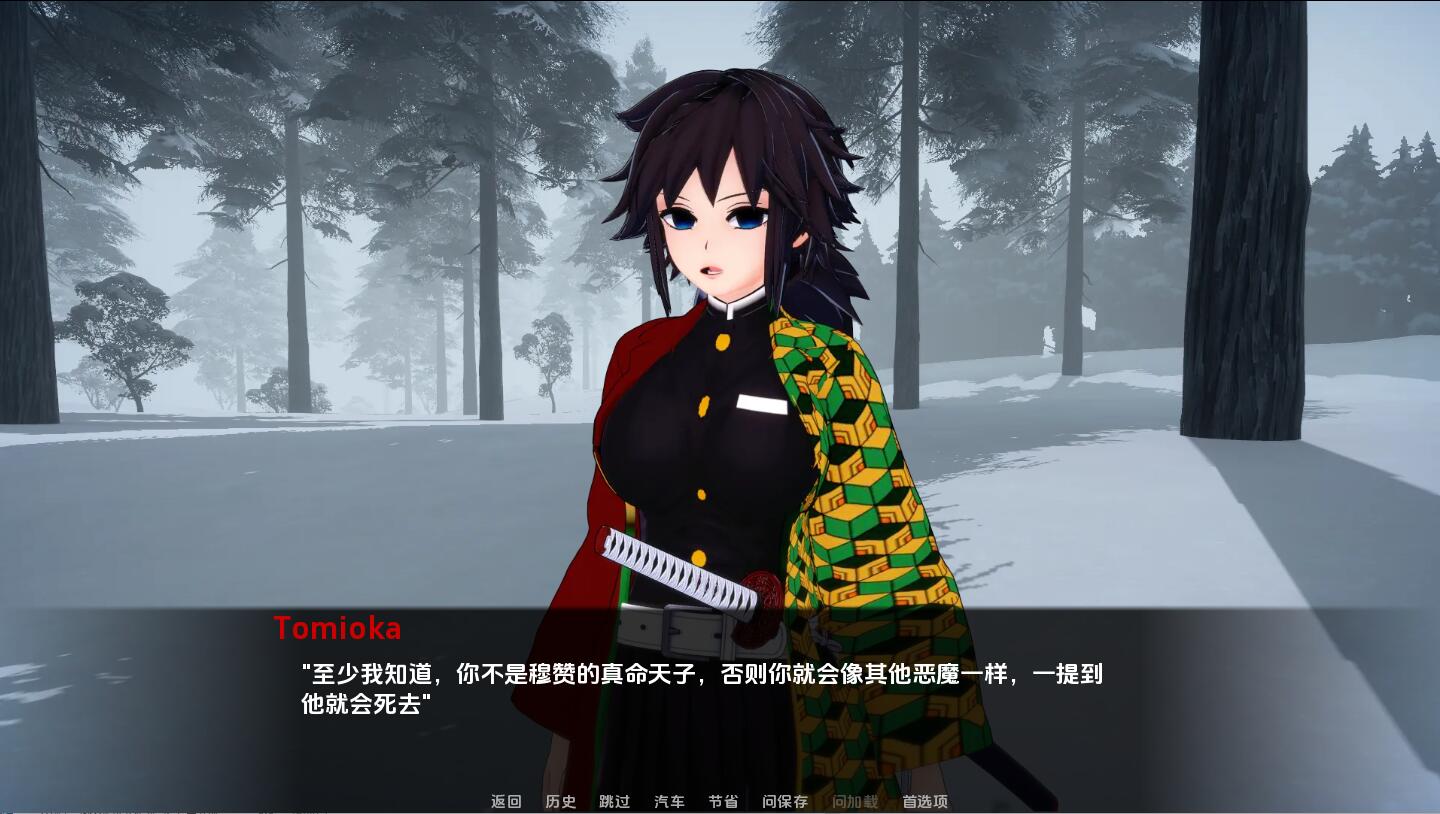Image resolution: width=1440 pixels, height=814 pixels.
Task: Quick save using 问保存
Action: pyautogui.click(x=783, y=801)
